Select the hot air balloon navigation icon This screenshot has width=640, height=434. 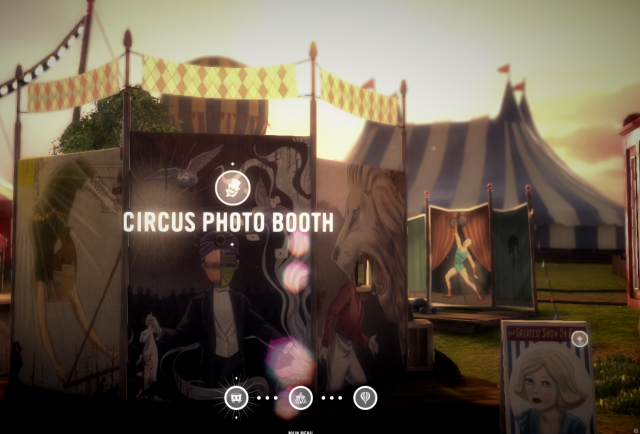pyautogui.click(x=365, y=398)
